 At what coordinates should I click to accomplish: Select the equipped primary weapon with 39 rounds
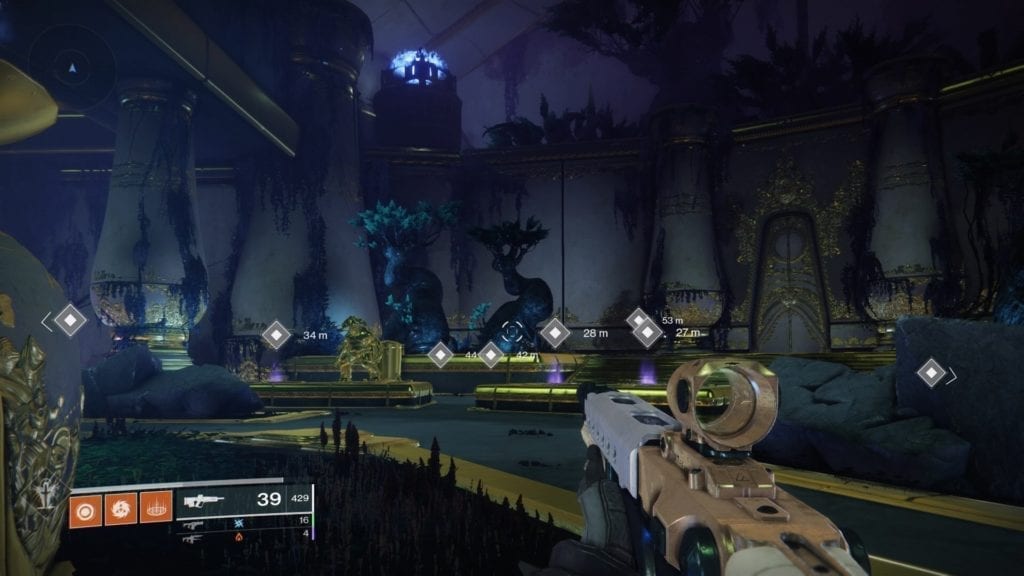[243, 501]
